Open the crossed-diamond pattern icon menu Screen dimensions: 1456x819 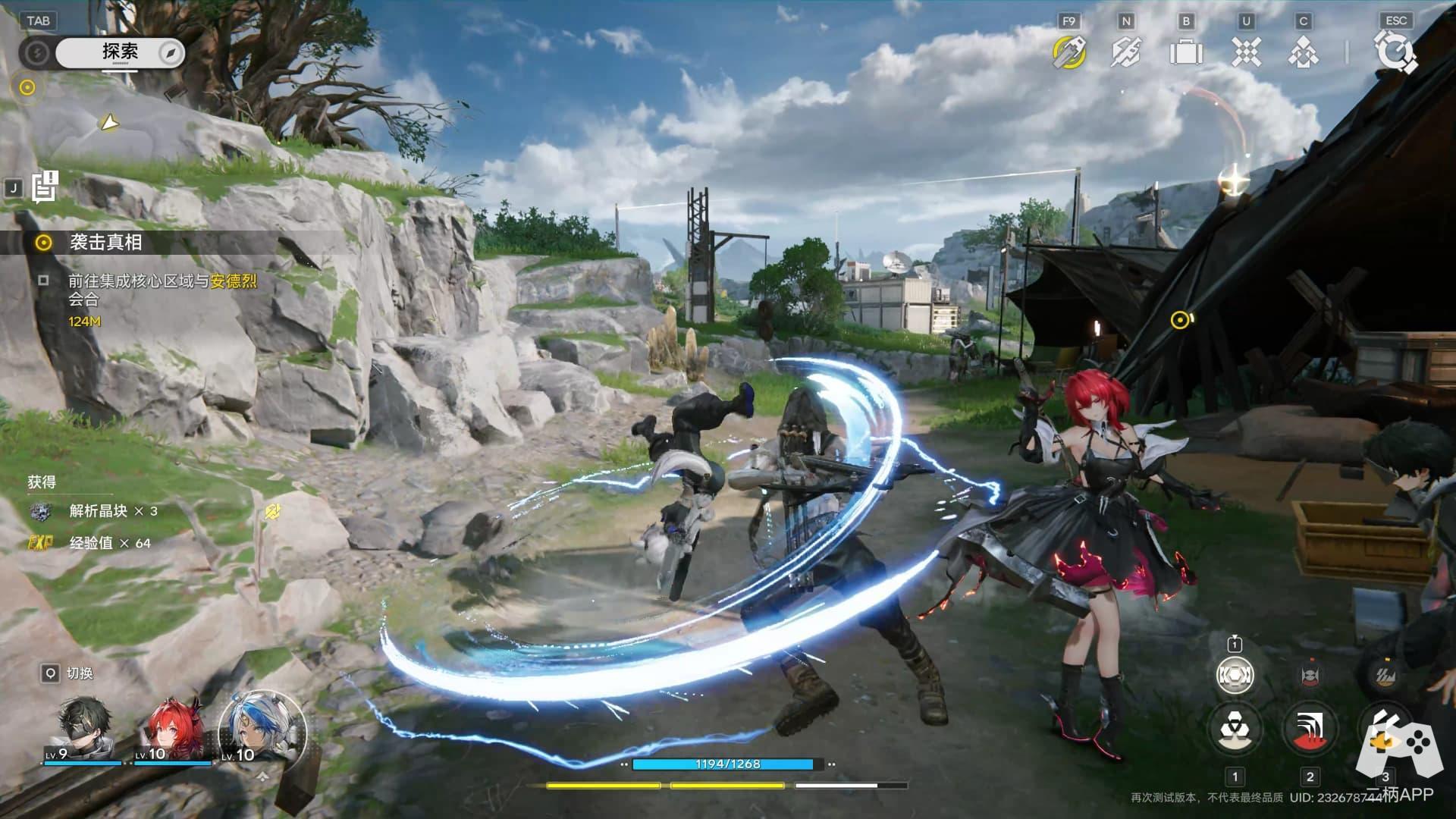(1246, 52)
